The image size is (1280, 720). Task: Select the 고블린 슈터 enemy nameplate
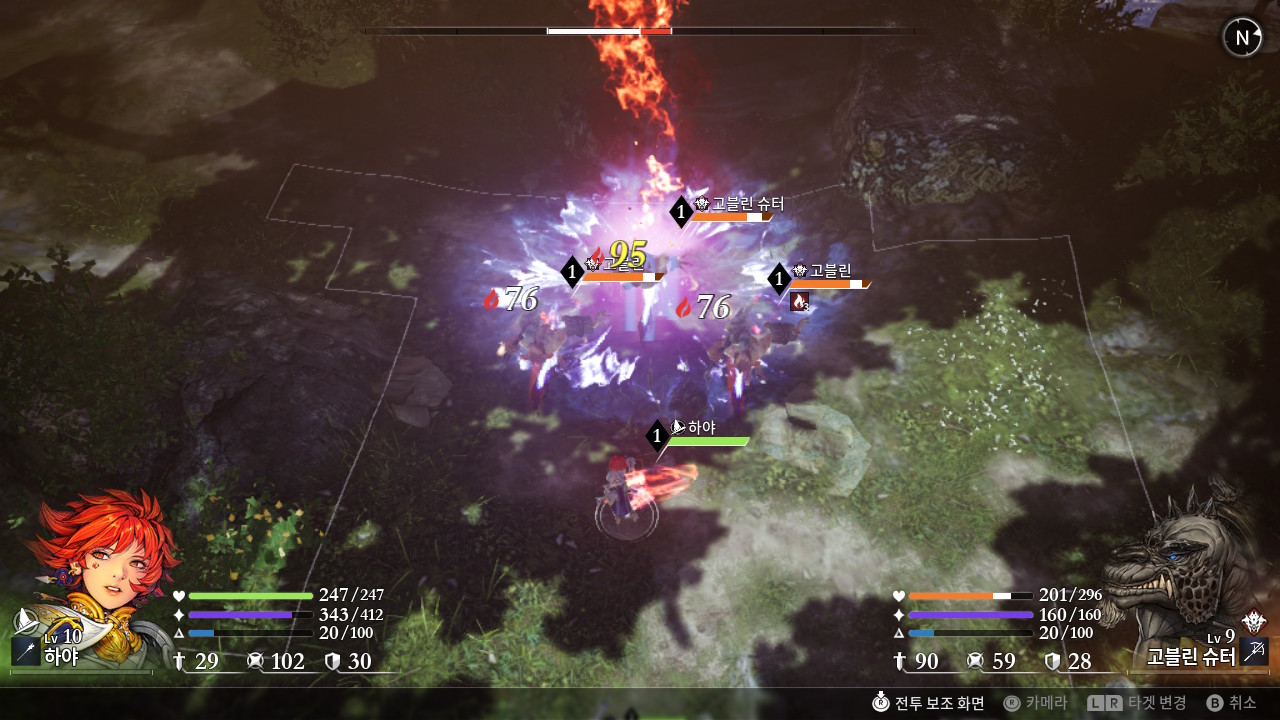tap(737, 205)
